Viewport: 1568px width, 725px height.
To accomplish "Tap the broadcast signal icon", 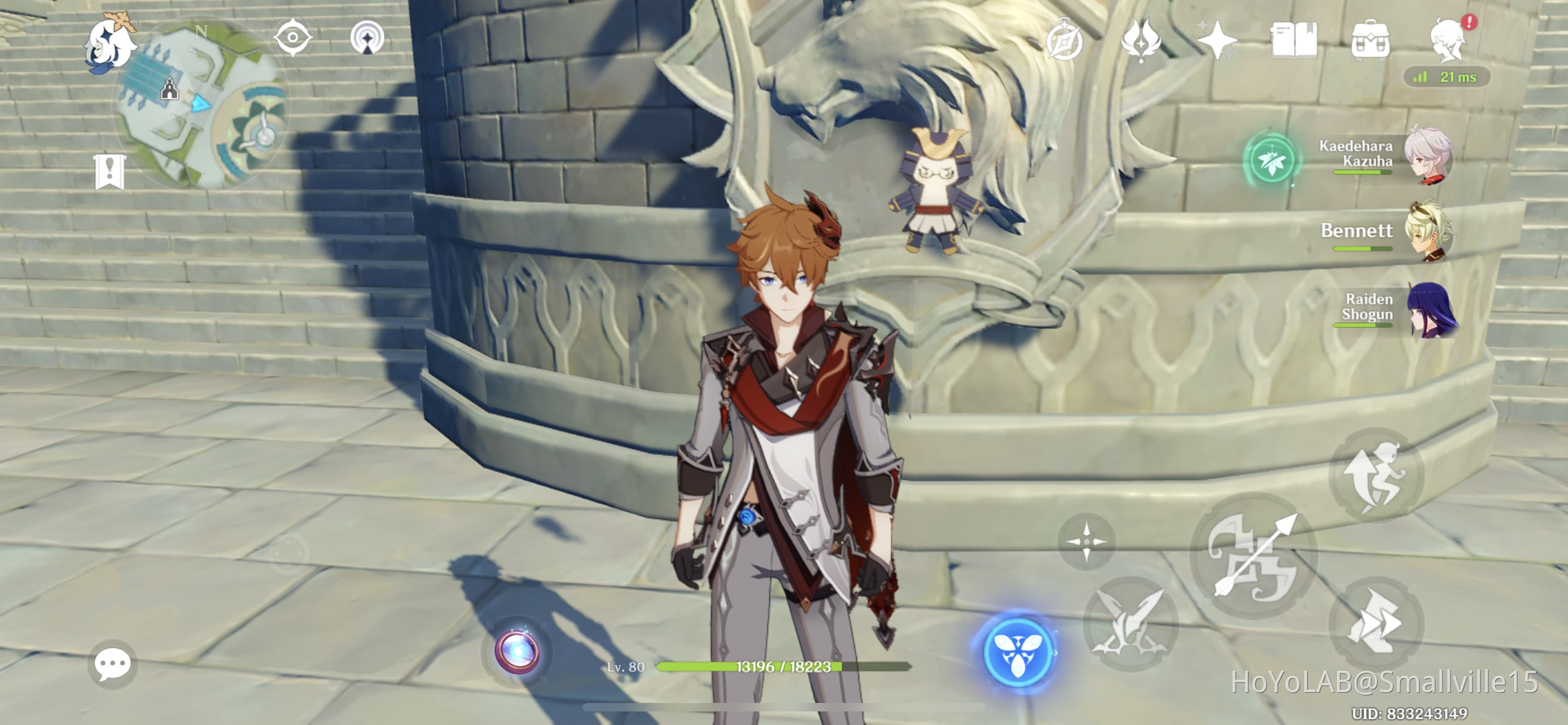I will click(366, 37).
